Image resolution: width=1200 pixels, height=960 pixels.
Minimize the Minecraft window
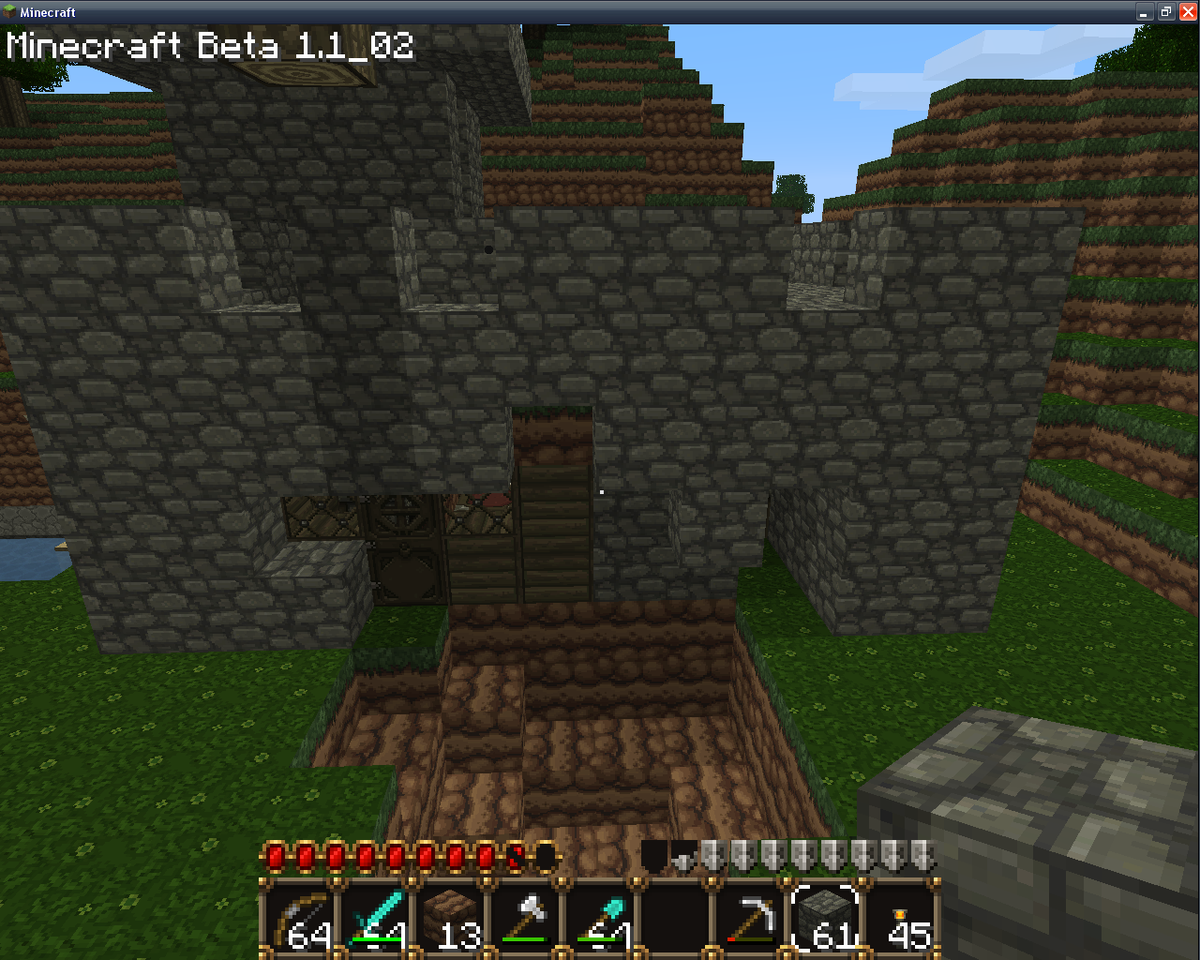click(x=1145, y=12)
